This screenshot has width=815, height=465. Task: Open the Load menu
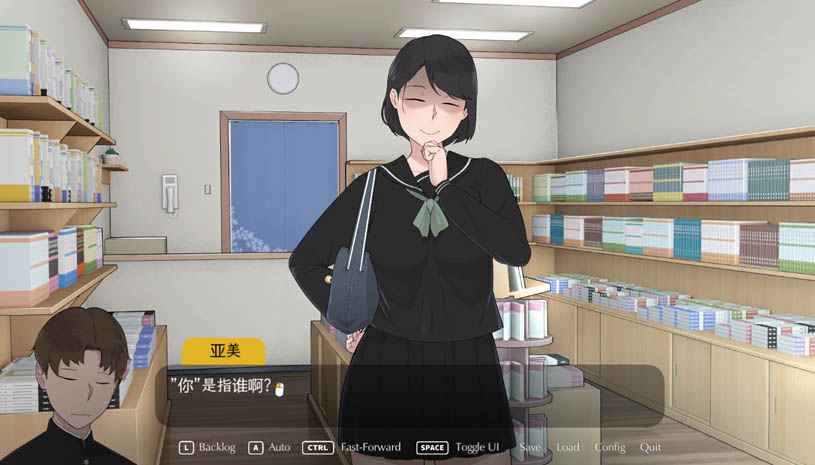point(567,447)
